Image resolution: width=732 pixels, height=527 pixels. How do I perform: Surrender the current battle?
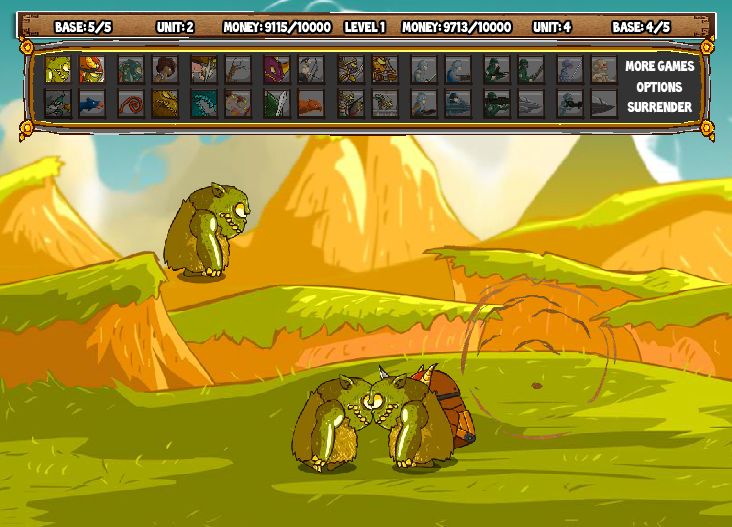pyautogui.click(x=659, y=107)
